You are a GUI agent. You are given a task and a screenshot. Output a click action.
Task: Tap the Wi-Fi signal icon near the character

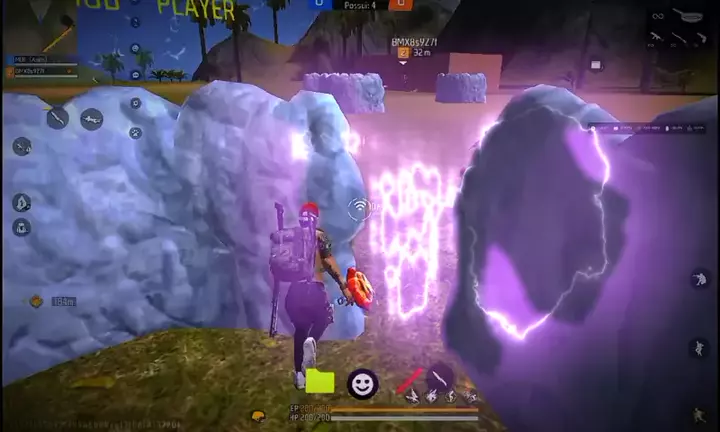[x=358, y=208]
